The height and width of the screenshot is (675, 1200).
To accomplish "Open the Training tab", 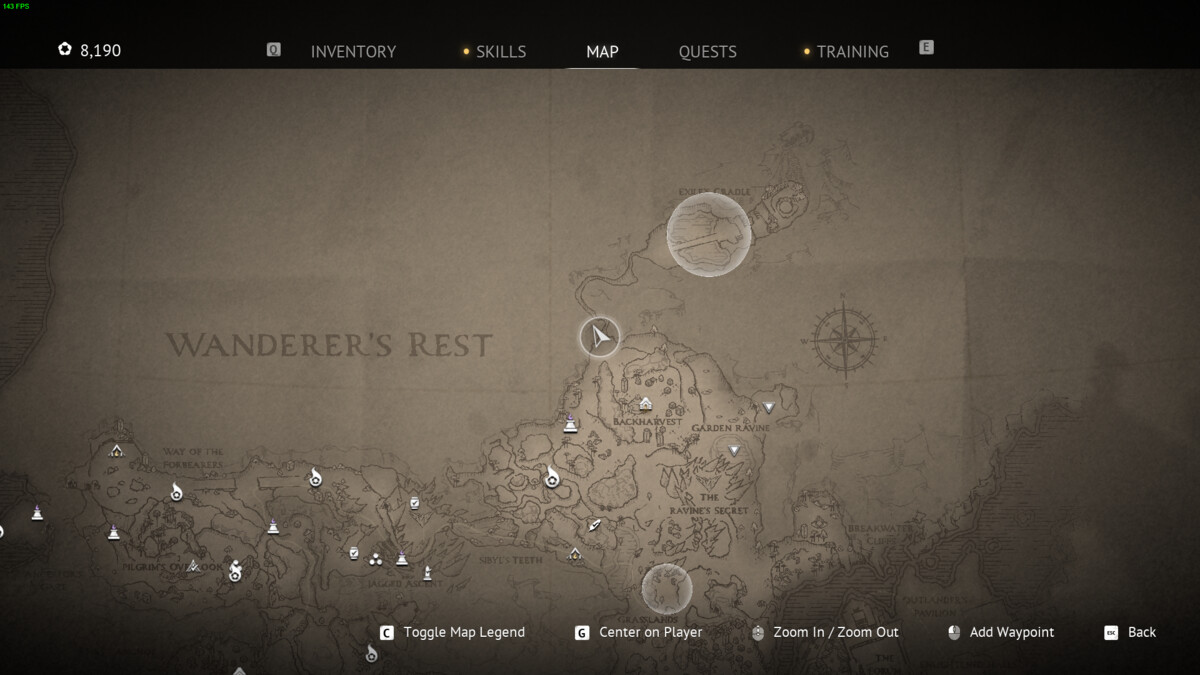I will [x=852, y=51].
